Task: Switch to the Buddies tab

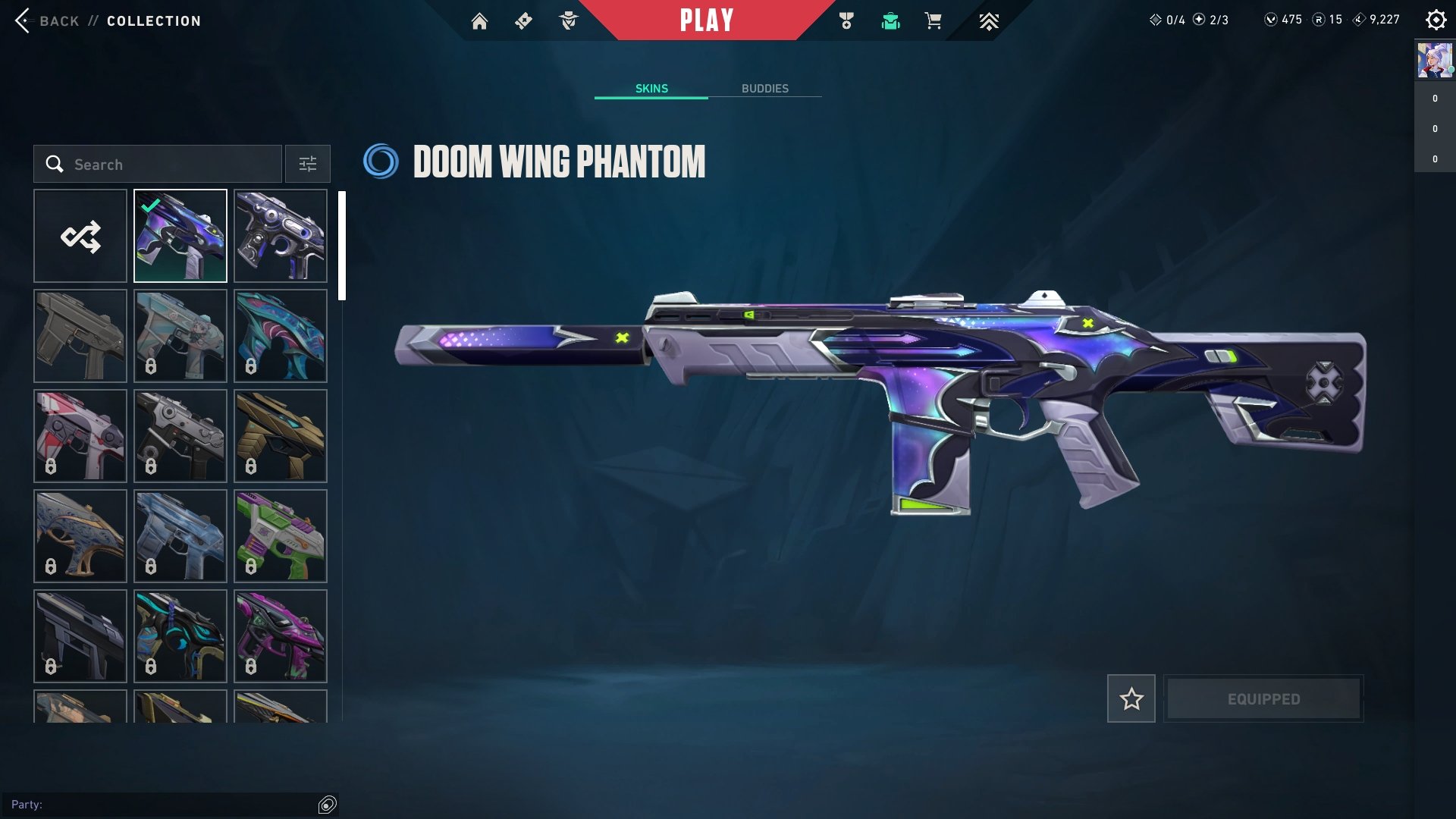Action: coord(764,89)
